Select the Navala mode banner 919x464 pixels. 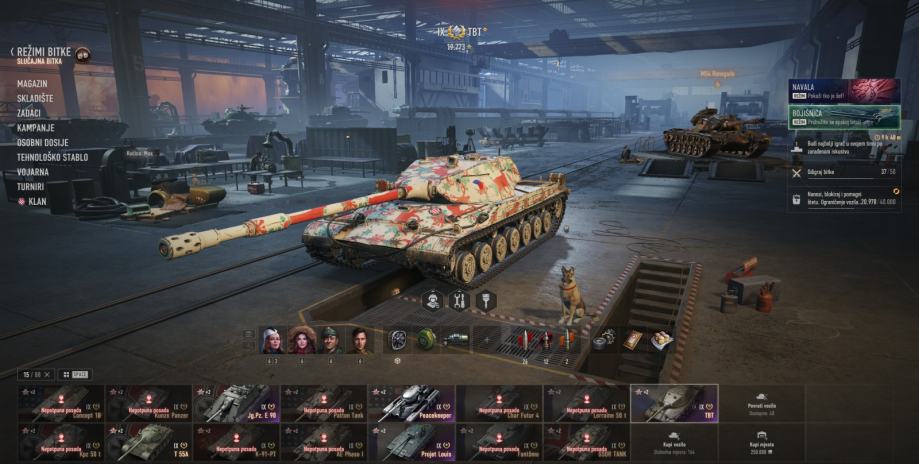tap(844, 91)
